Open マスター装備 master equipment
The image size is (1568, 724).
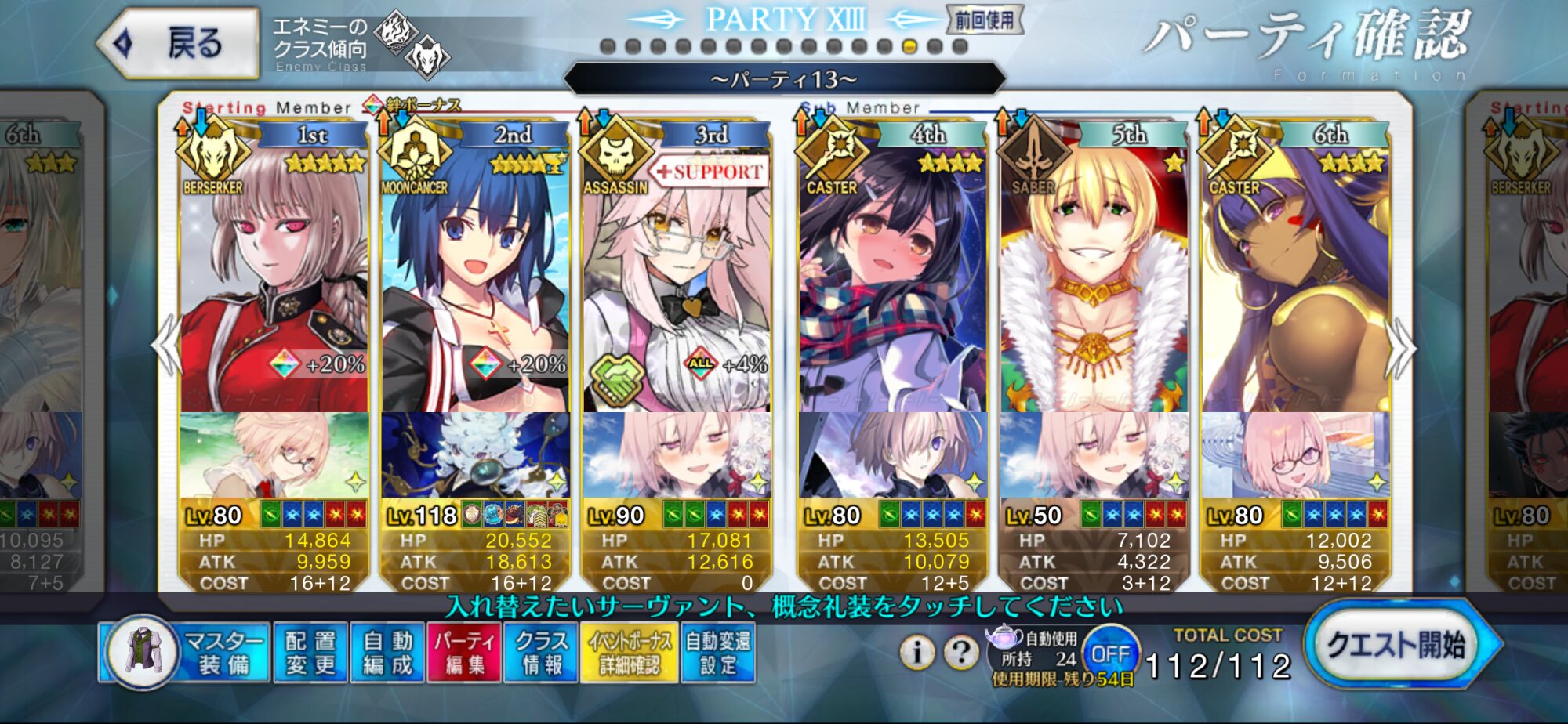pyautogui.click(x=185, y=653)
